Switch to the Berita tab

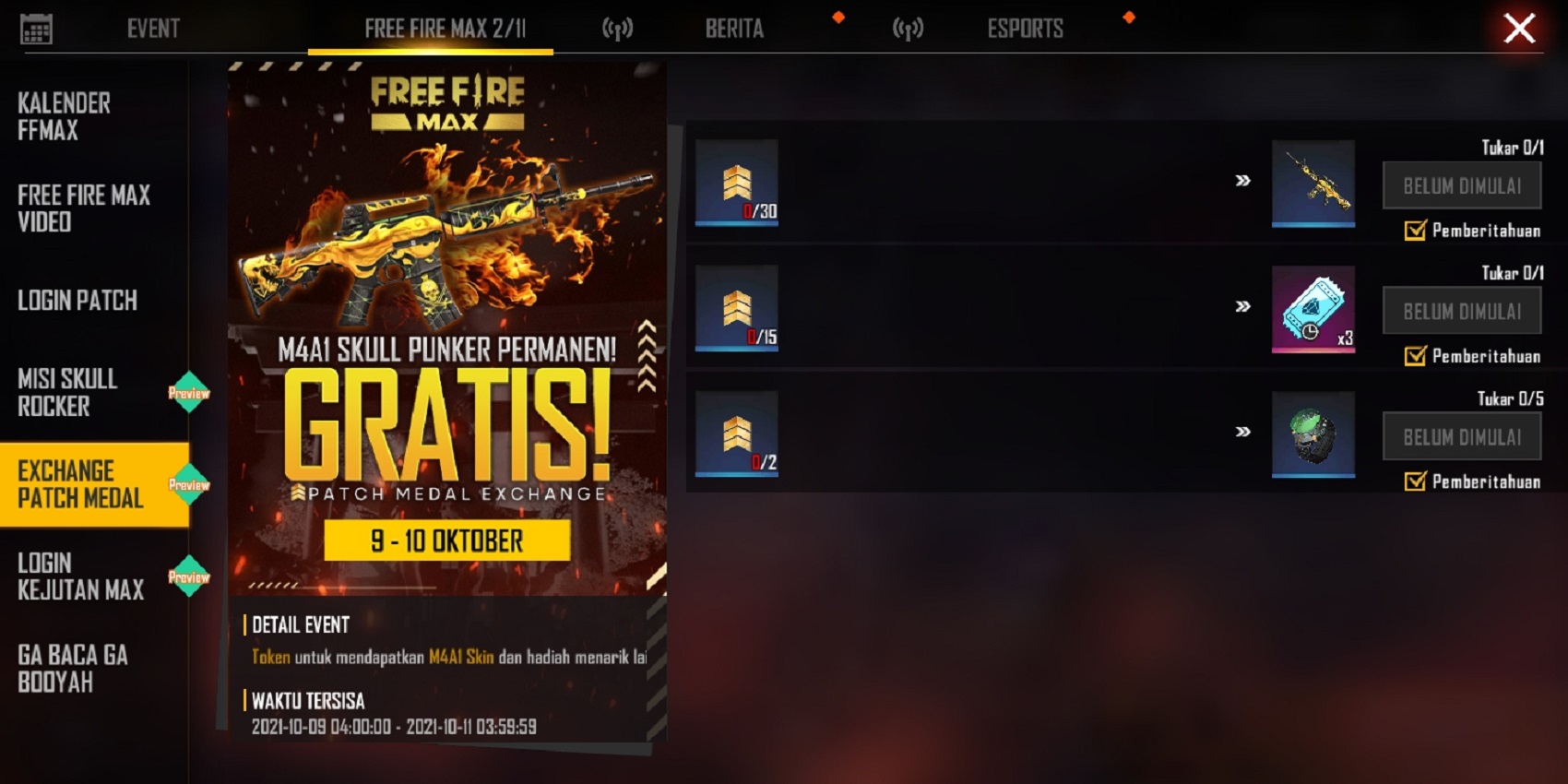735,28
